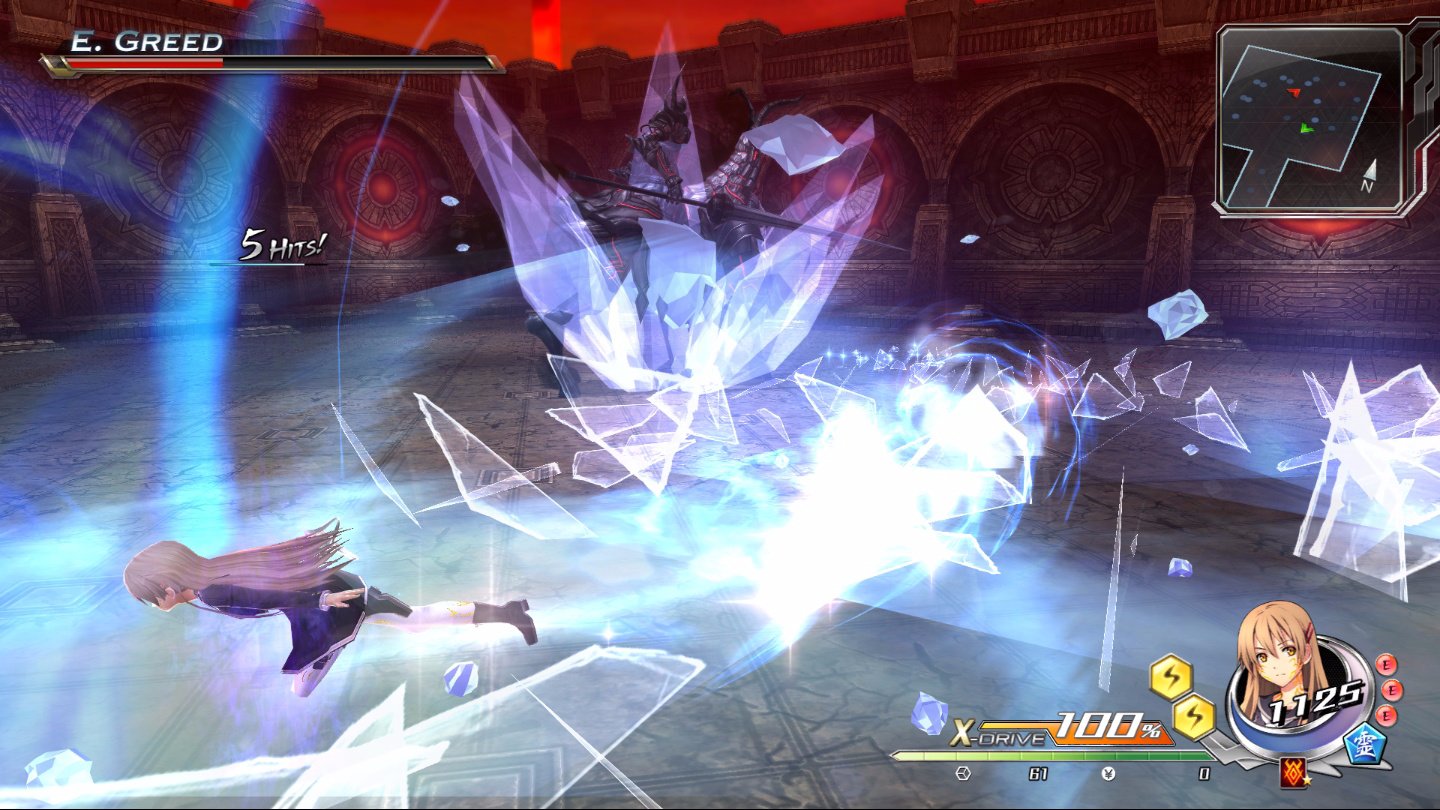Activate the upper yellow lightning hexagon

1170,678
